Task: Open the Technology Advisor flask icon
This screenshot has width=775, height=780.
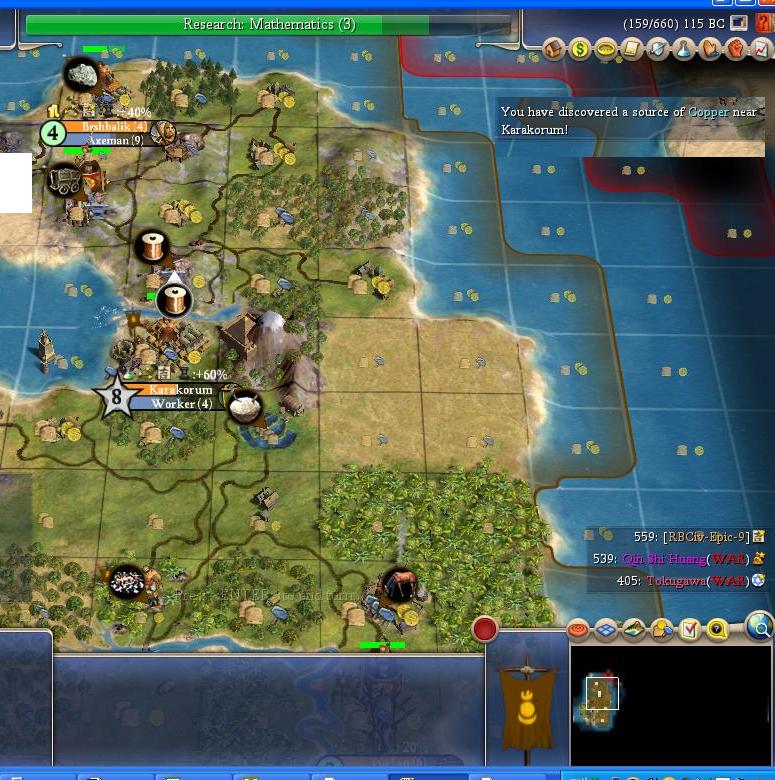Action: click(684, 49)
